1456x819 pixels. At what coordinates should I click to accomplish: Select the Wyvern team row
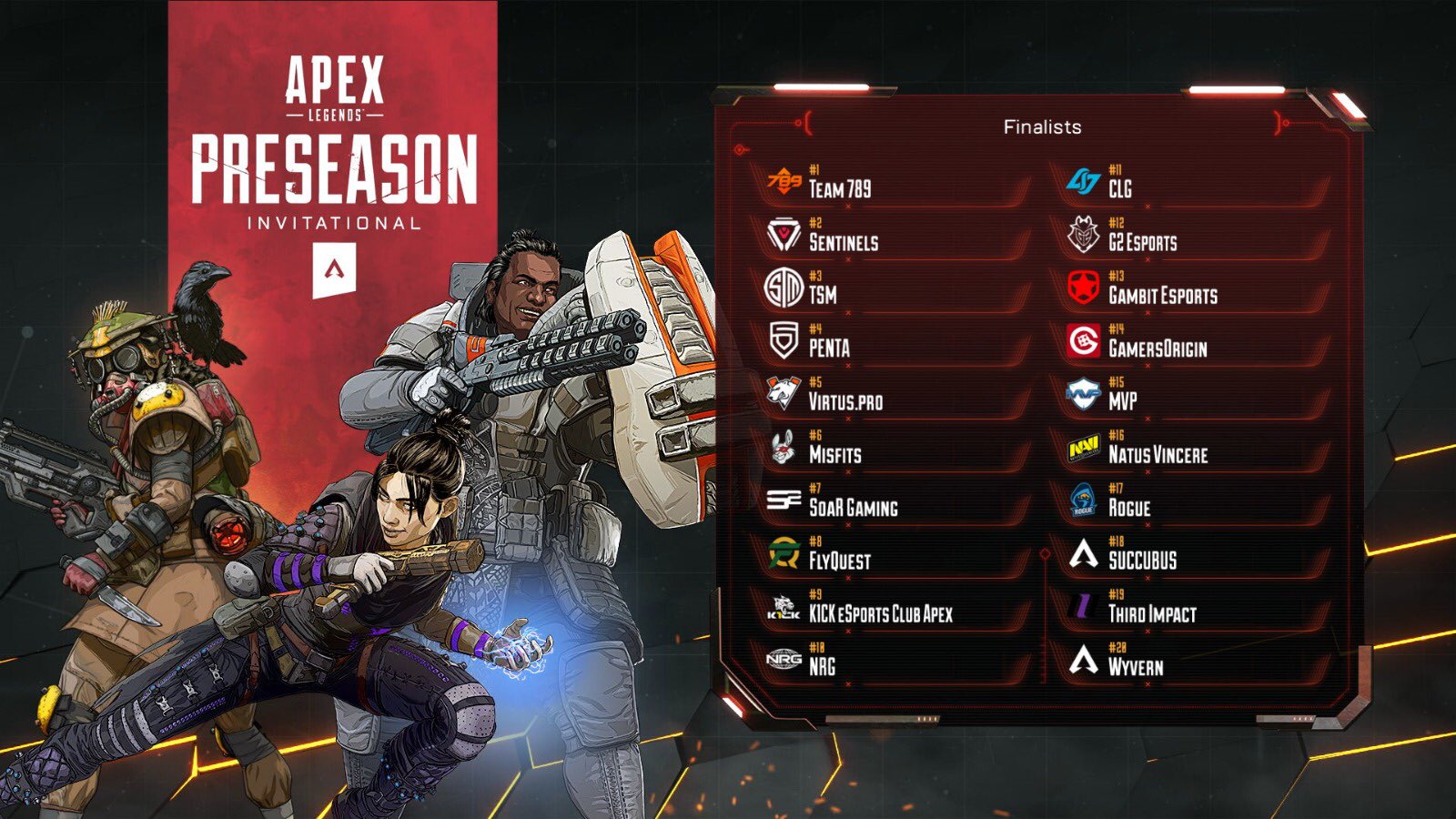click(x=1135, y=666)
